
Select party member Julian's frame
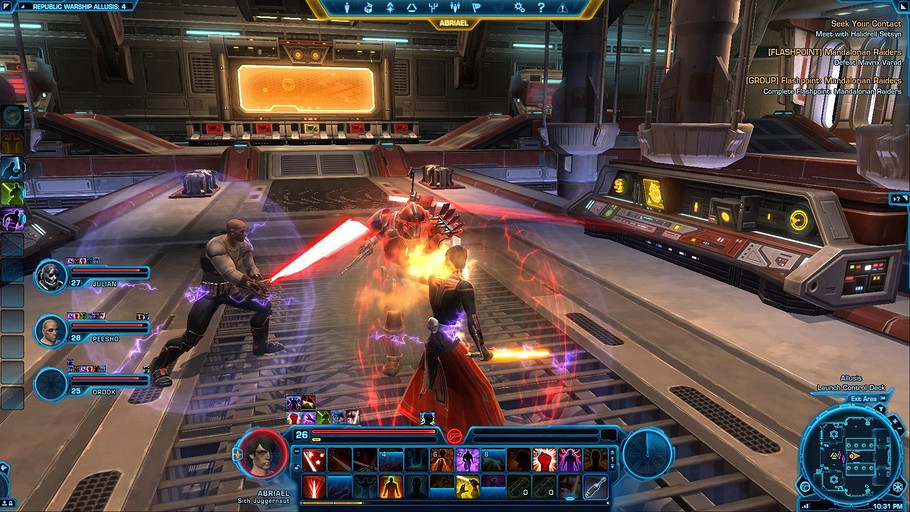click(x=93, y=276)
